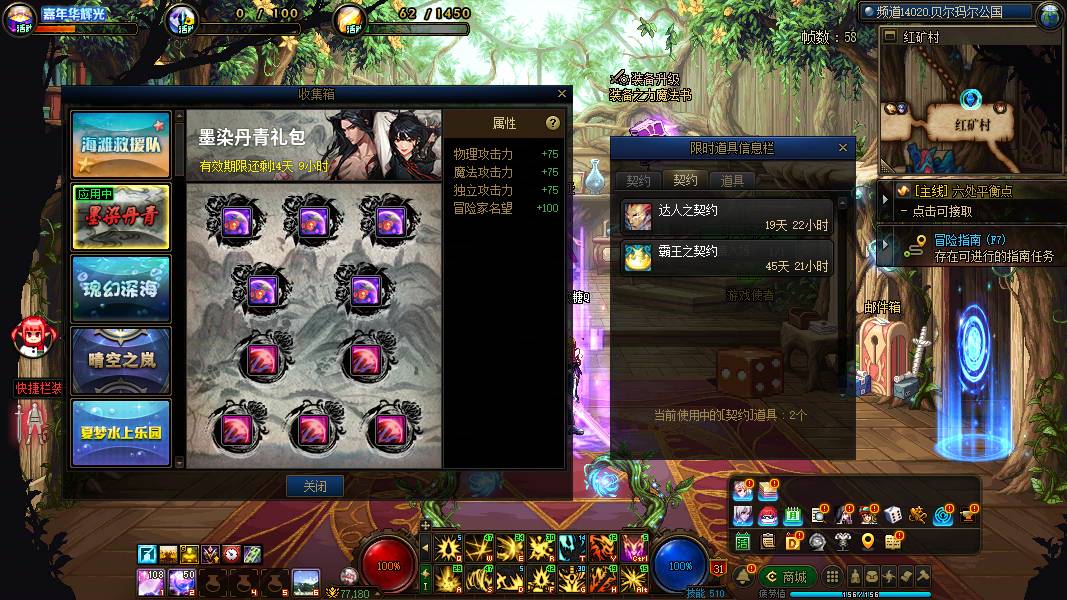
Task: Open the nine-dot grid menu button
Action: (831, 577)
